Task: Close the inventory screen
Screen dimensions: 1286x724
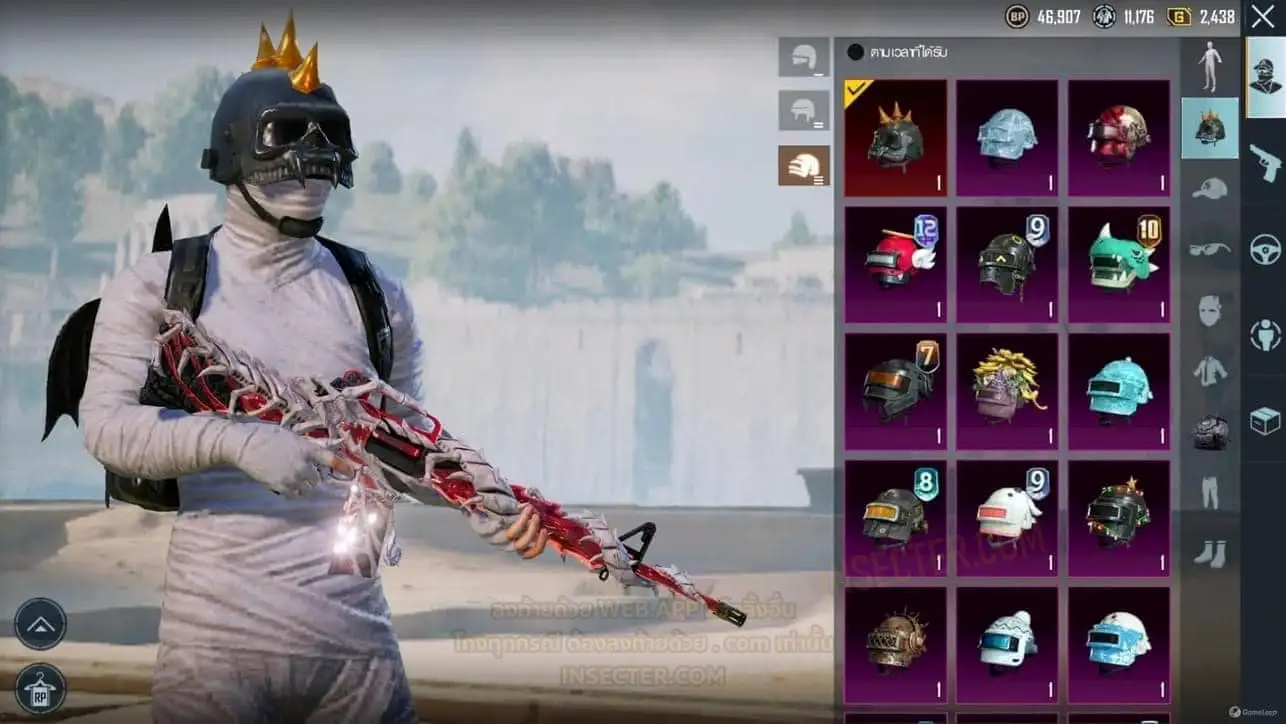Action: [x=1263, y=17]
